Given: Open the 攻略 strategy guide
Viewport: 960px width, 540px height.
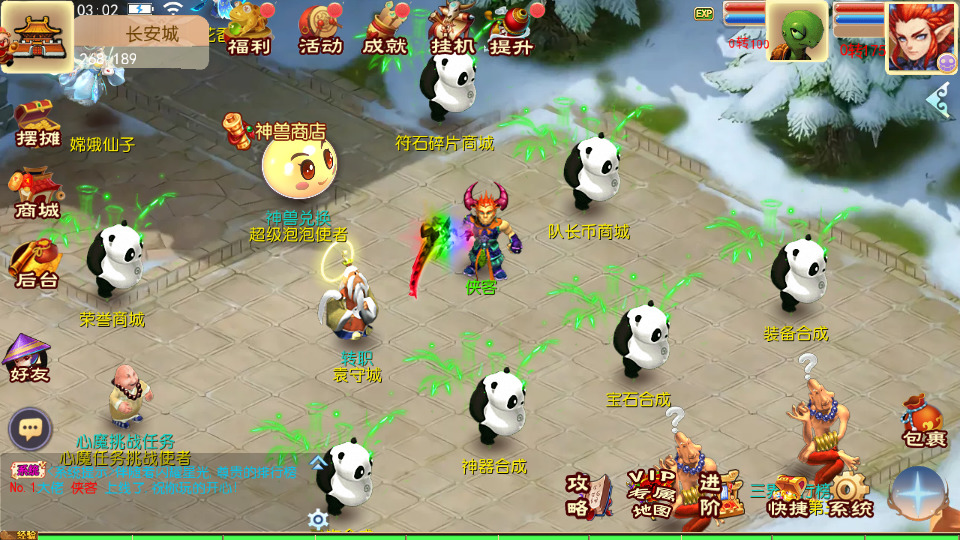Looking at the screenshot, I should click(588, 494).
